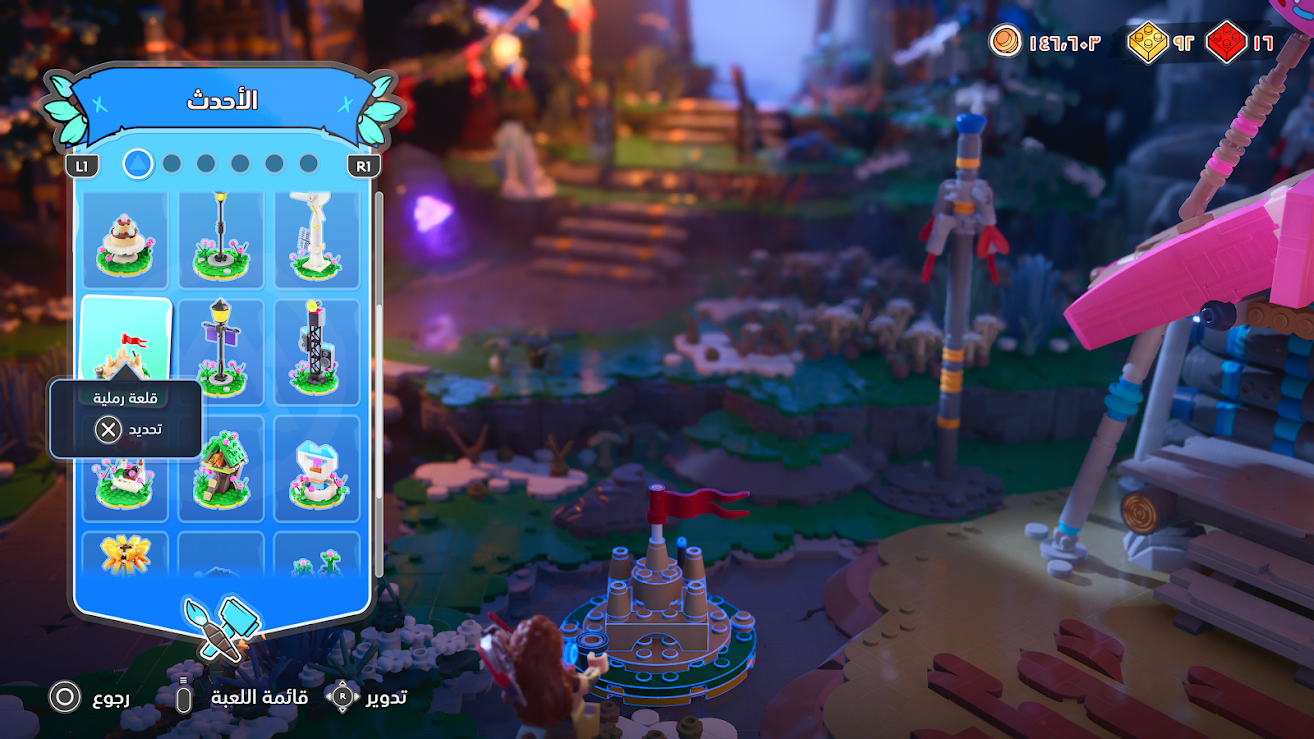Open the last category dot tab
The width and height of the screenshot is (1314, 739).
tap(309, 163)
